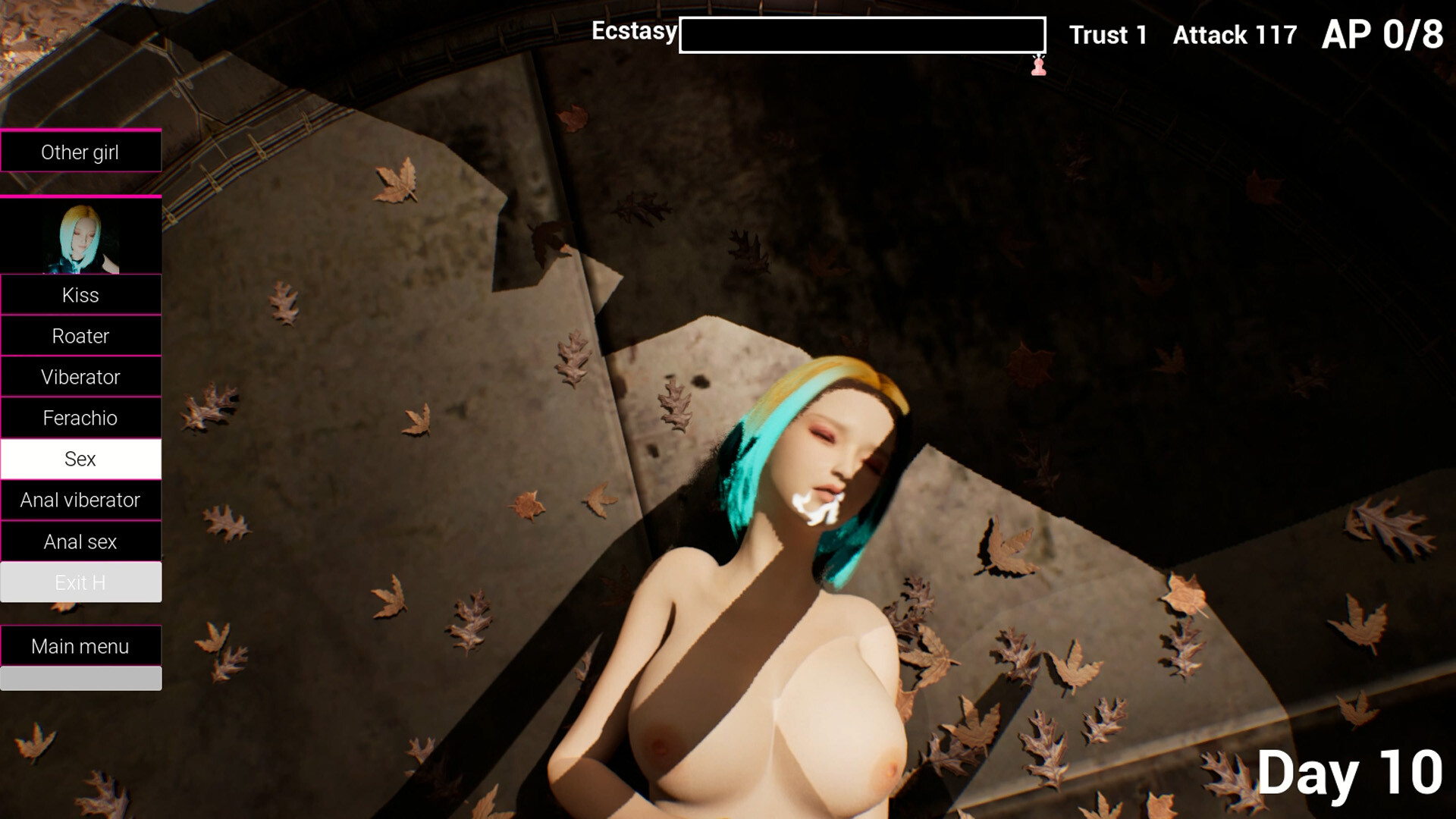Open the Main menu
1456x819 pixels.
point(81,646)
